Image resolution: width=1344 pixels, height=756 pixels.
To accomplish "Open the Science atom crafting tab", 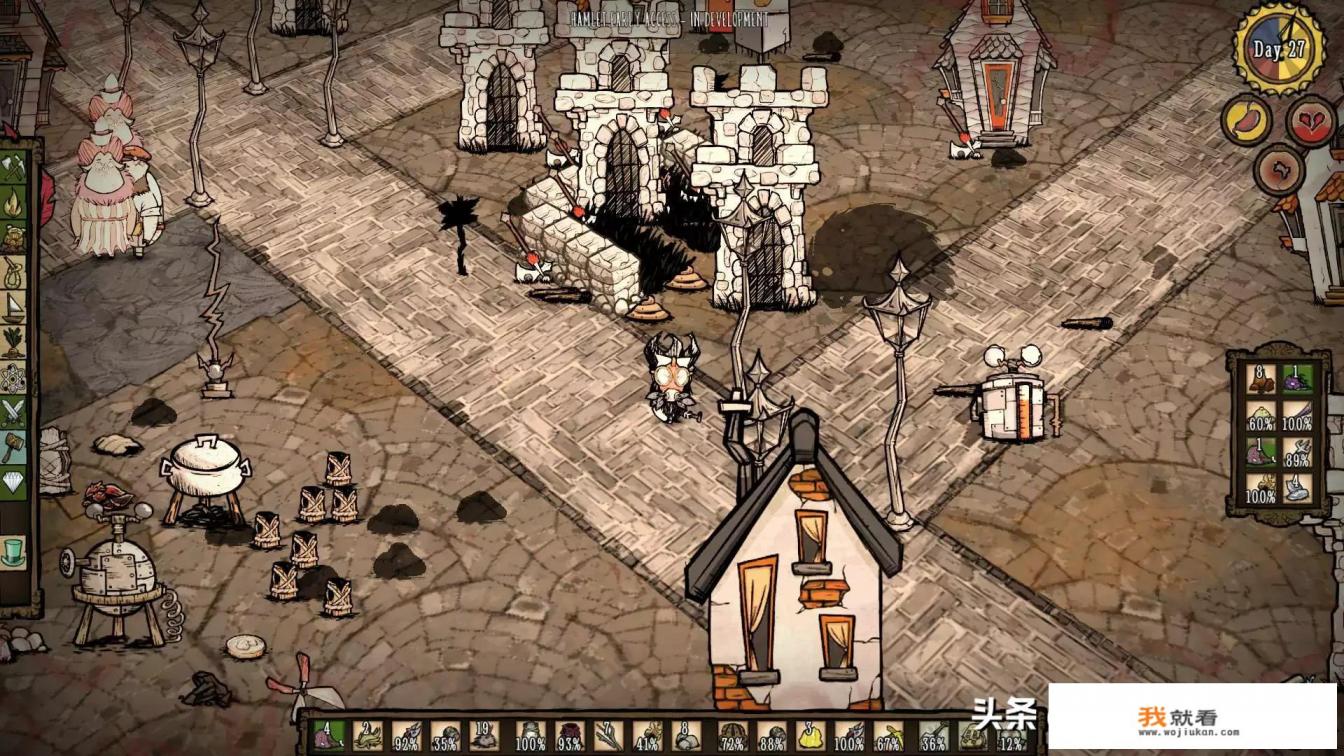I will (13, 377).
